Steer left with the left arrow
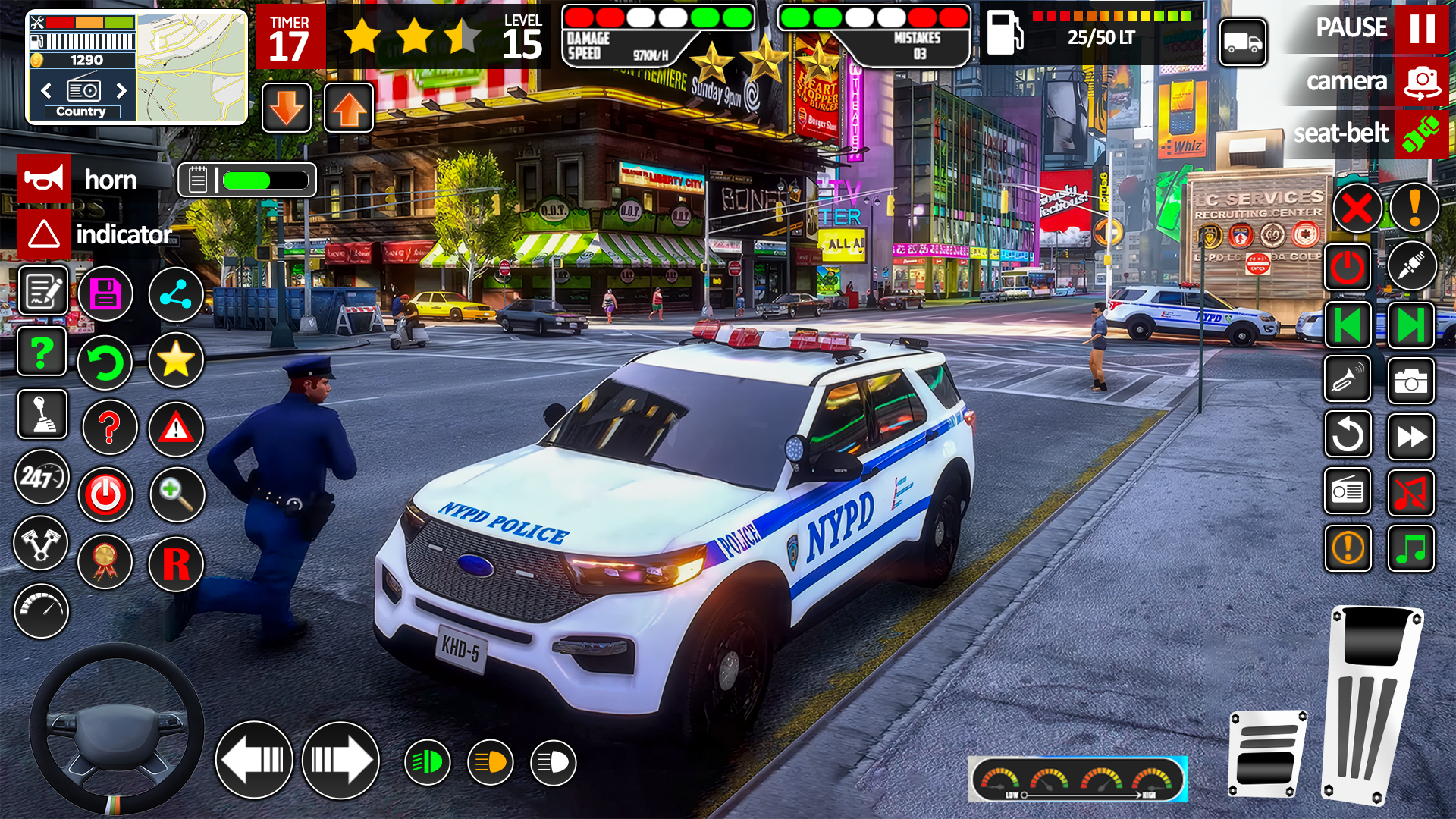Viewport: 1456px width, 819px height. tap(254, 760)
